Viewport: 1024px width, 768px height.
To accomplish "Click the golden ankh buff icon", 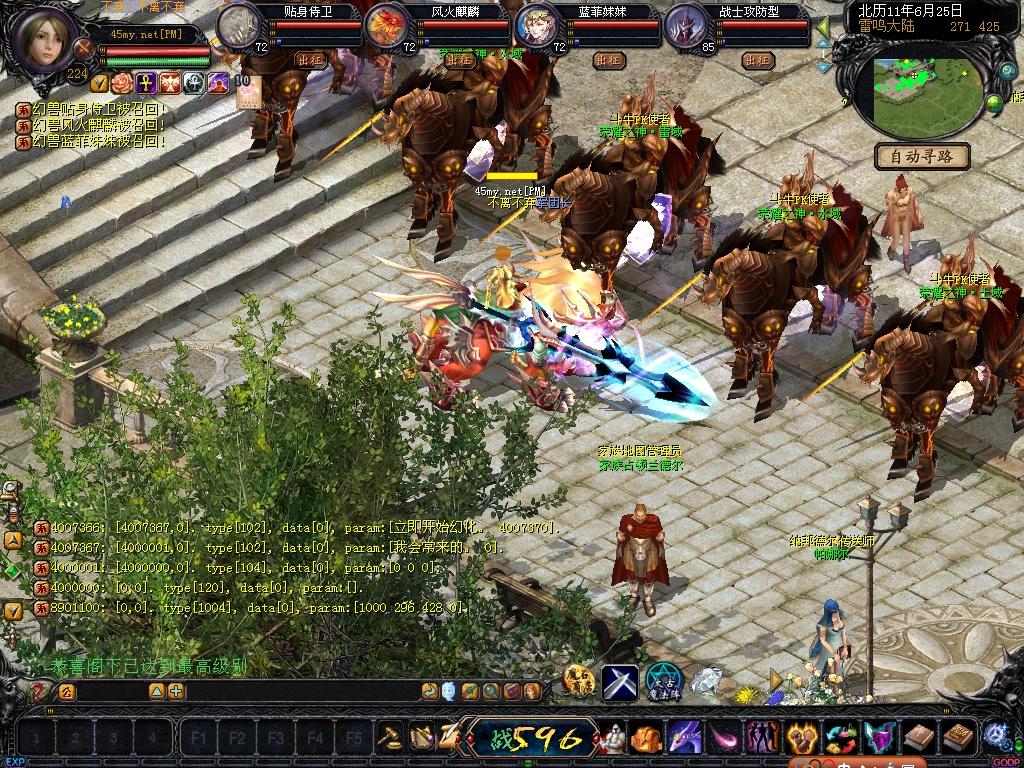I will click(146, 82).
